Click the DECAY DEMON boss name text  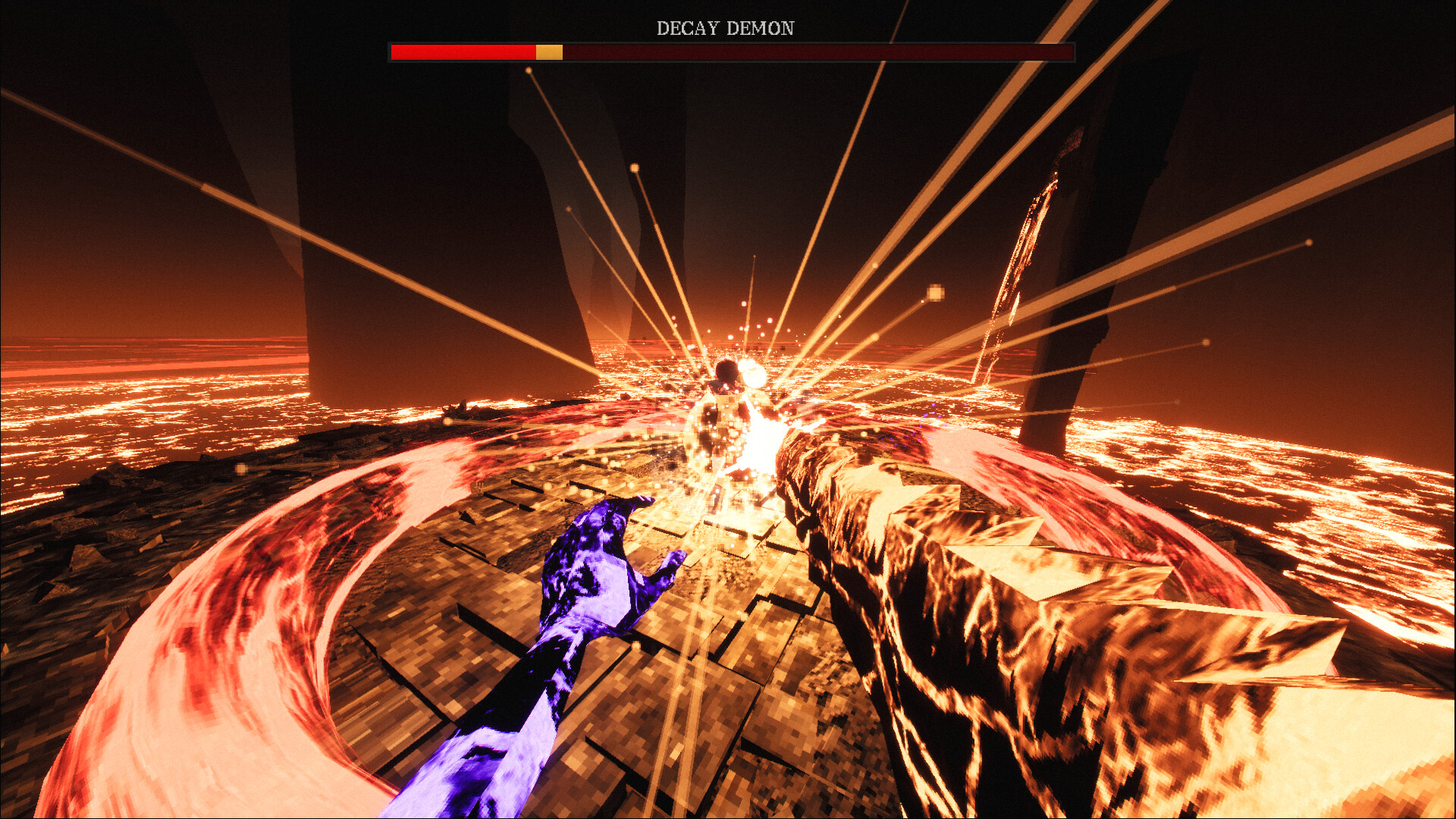click(x=726, y=28)
